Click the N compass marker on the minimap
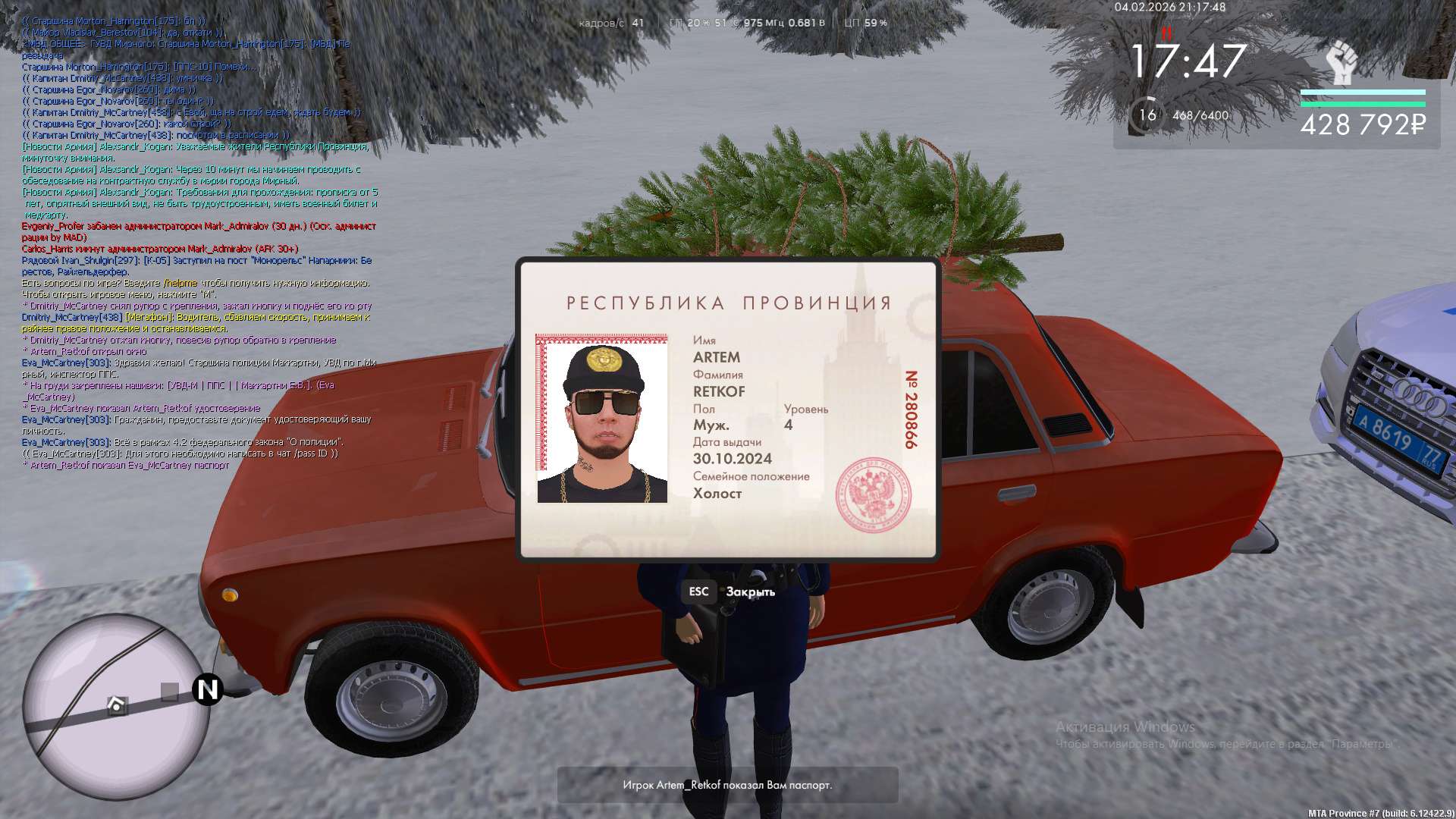 point(207,689)
